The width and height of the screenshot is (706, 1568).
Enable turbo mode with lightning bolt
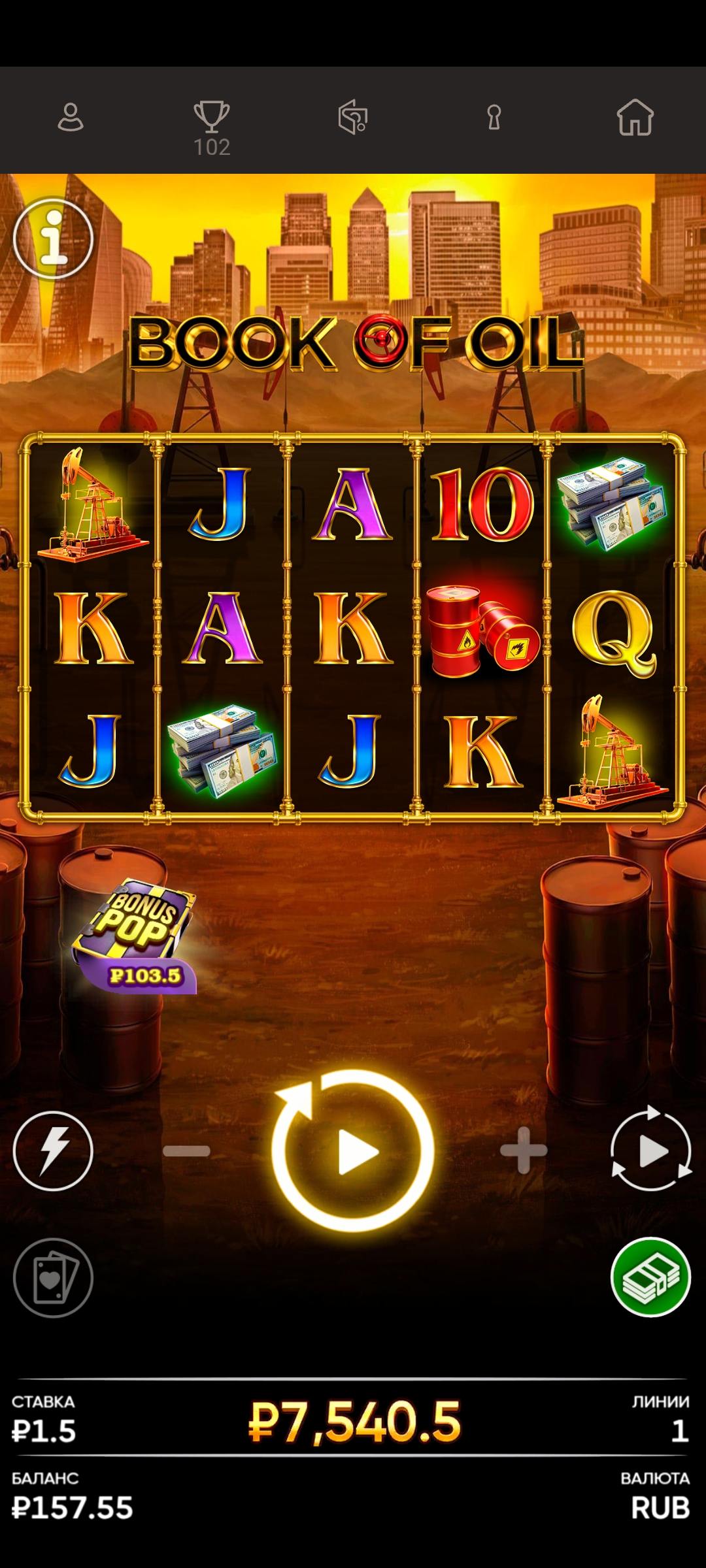[x=53, y=1151]
